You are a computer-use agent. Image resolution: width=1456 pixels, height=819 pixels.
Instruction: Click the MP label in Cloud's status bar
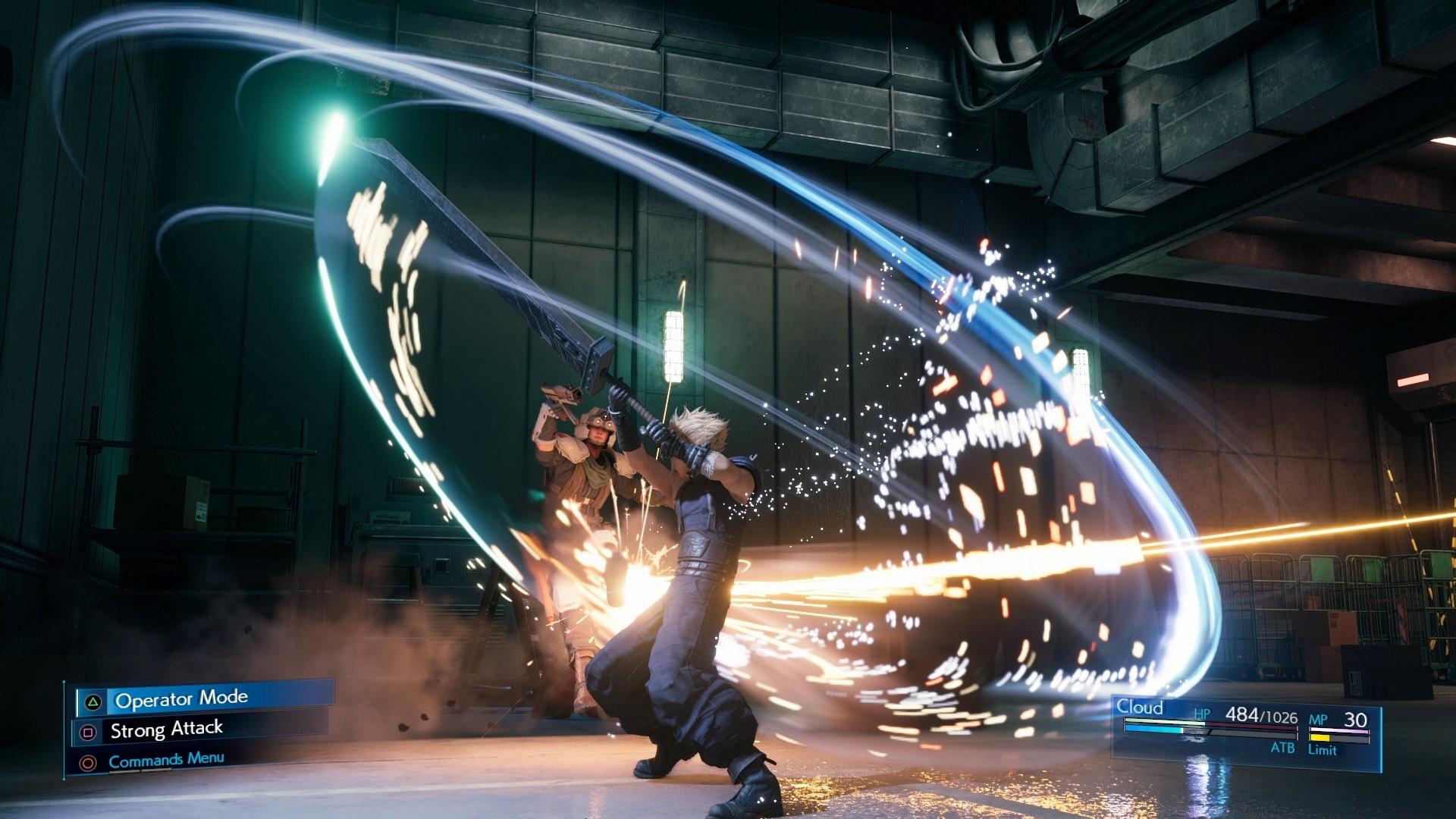(1318, 719)
